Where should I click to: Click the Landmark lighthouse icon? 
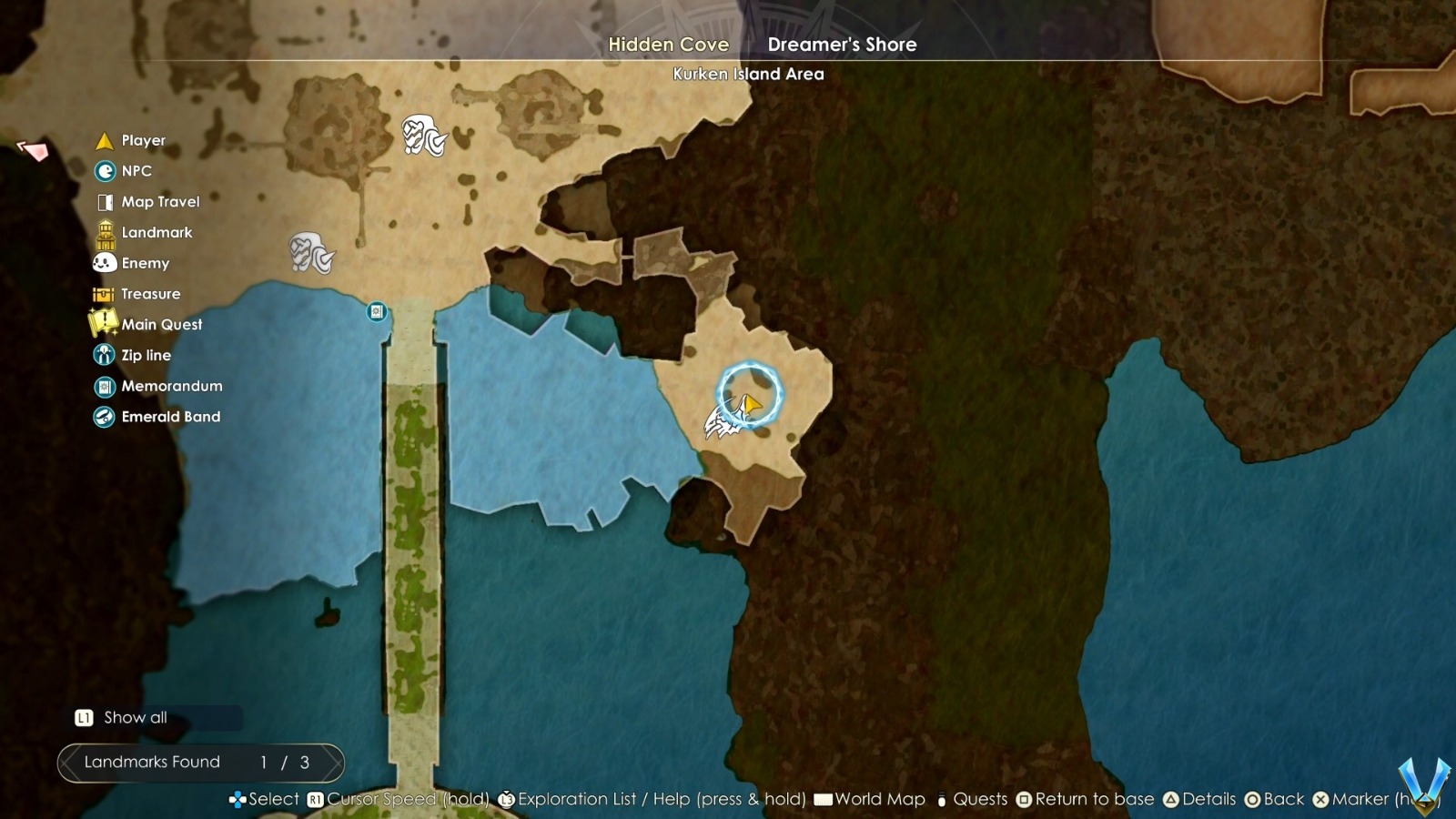coord(104,232)
